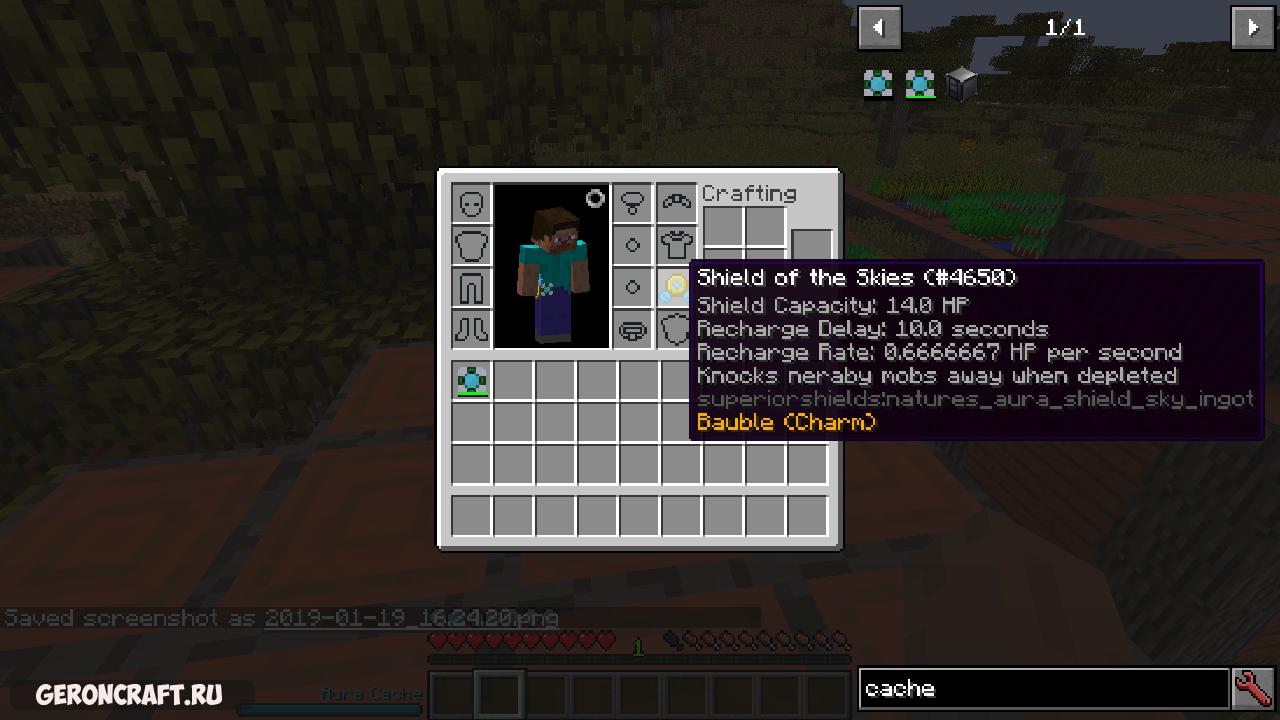Click the empty chestplate armor slot
Screen dimensions: 1280x720
click(471, 245)
